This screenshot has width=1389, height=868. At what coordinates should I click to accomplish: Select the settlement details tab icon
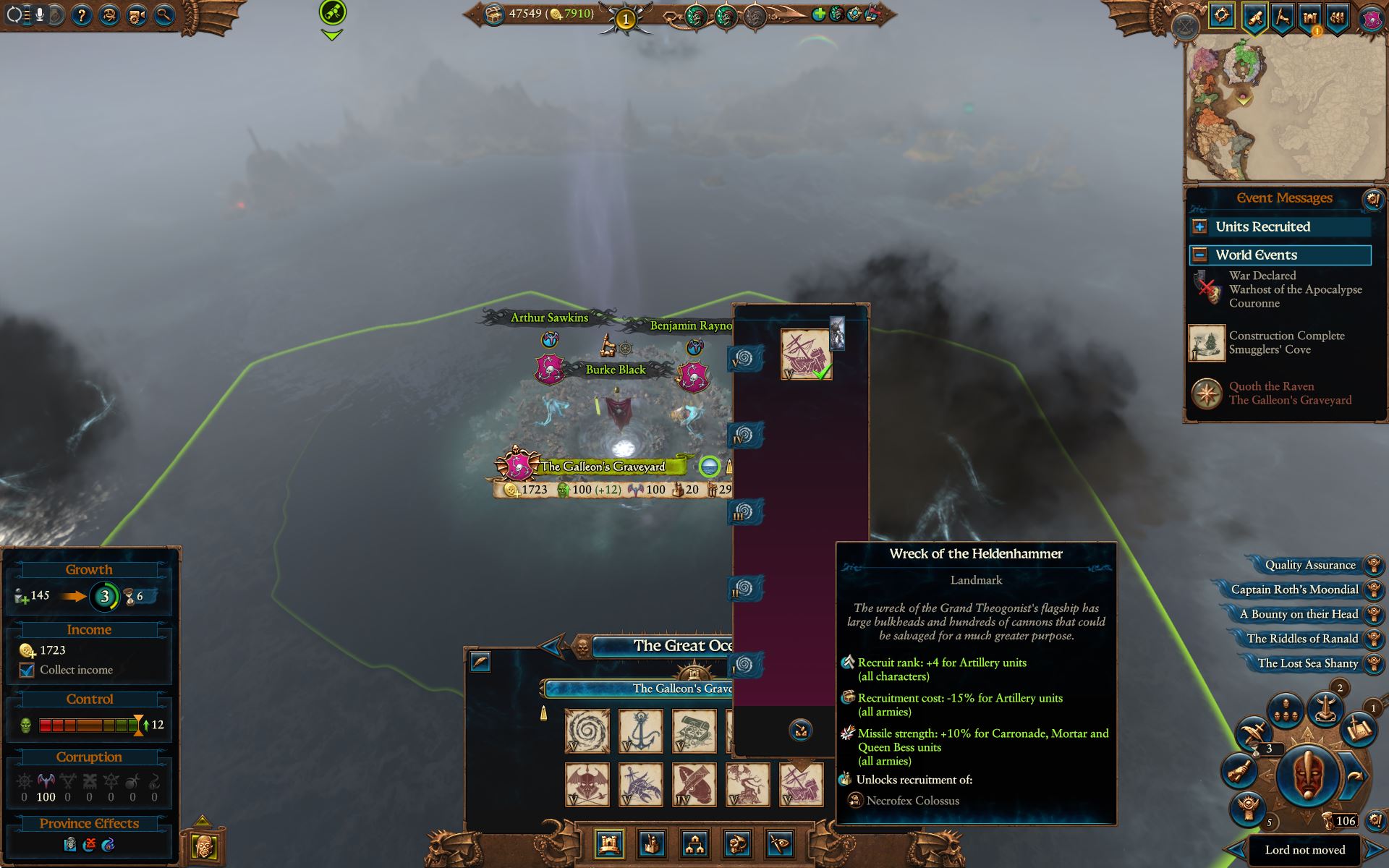pos(608,843)
